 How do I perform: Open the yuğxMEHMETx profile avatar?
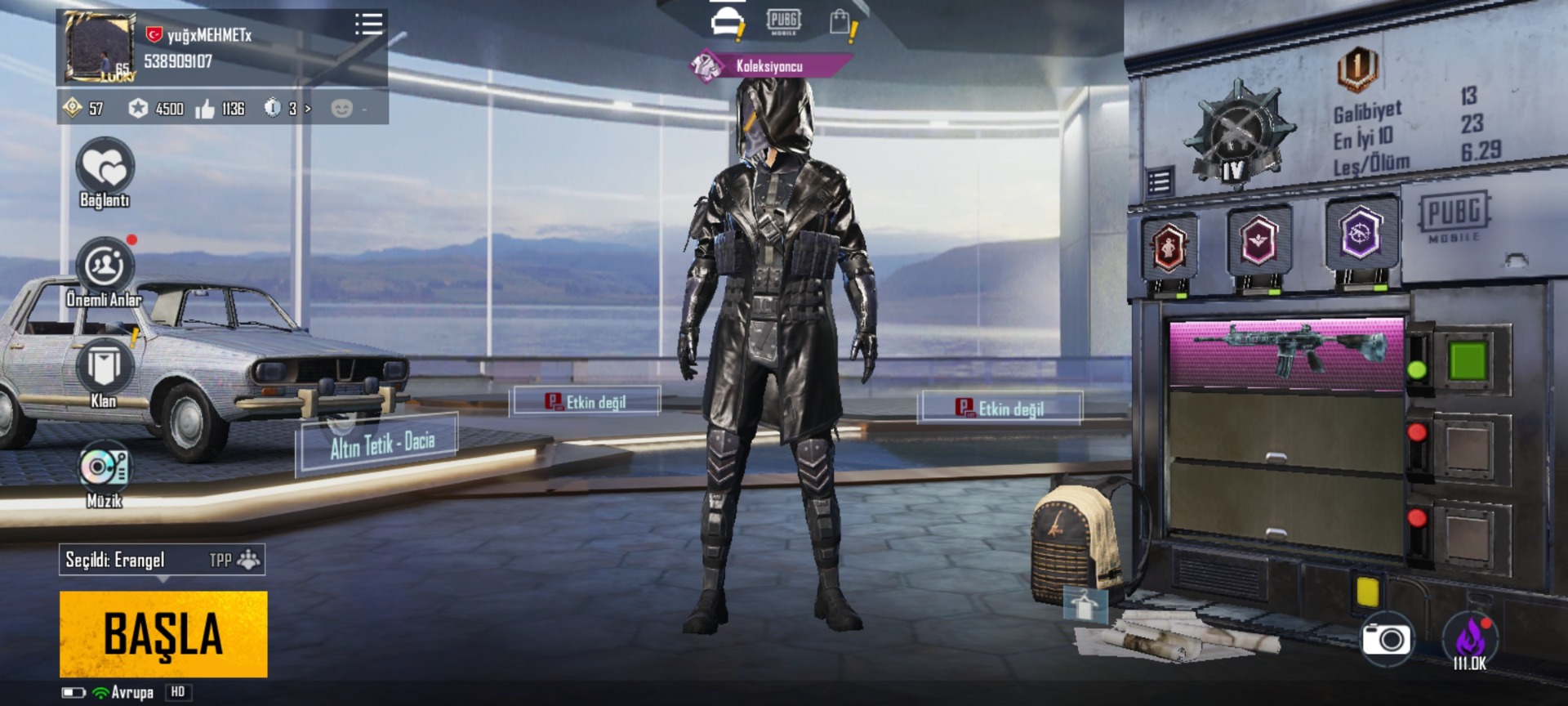coord(100,47)
